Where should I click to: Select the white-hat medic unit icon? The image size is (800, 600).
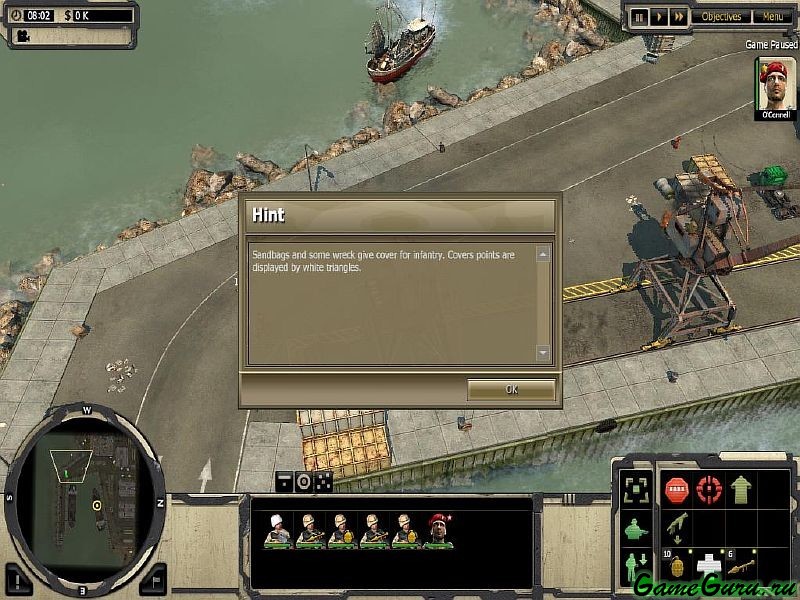pos(277,530)
